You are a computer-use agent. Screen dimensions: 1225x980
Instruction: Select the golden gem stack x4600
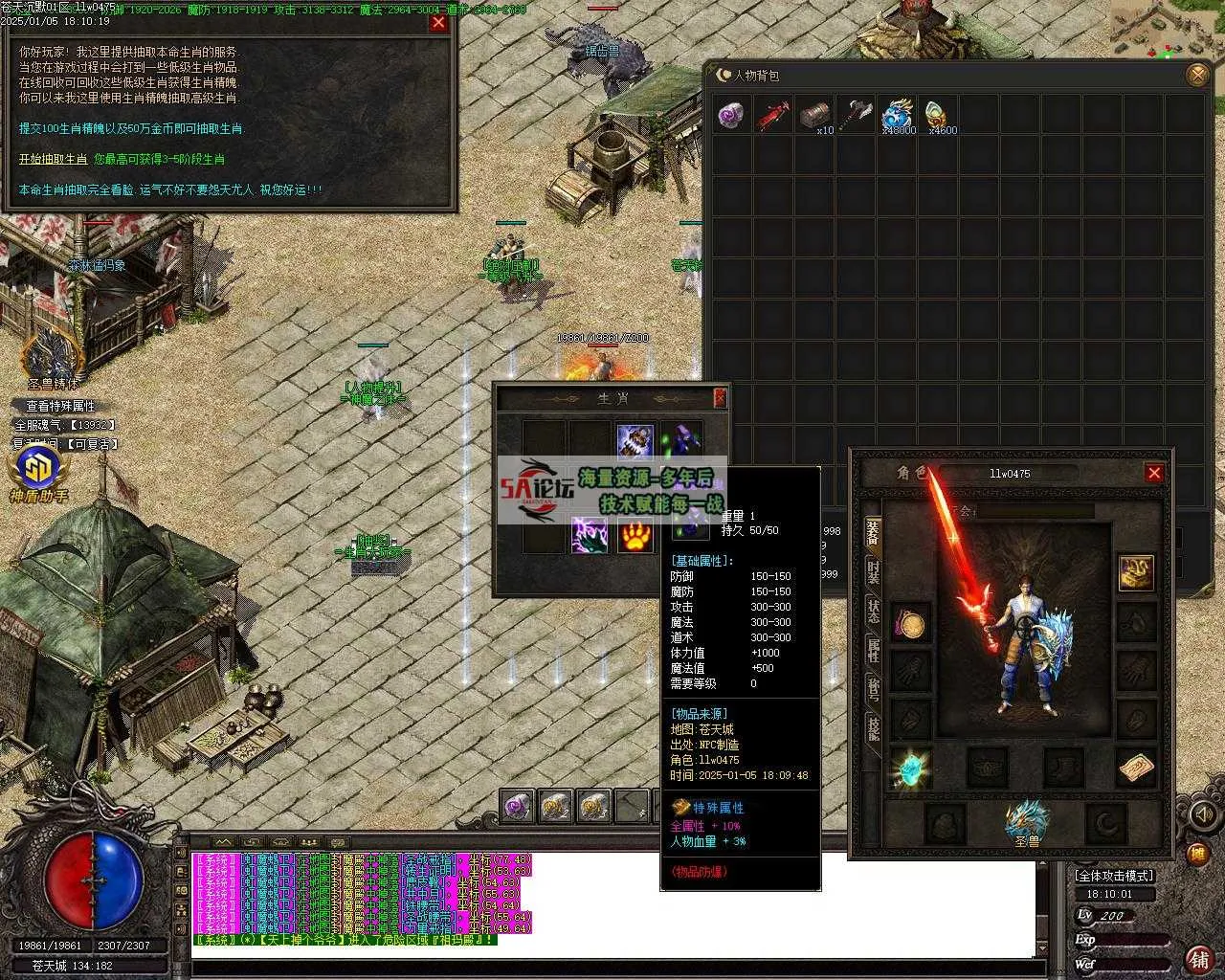point(939,116)
